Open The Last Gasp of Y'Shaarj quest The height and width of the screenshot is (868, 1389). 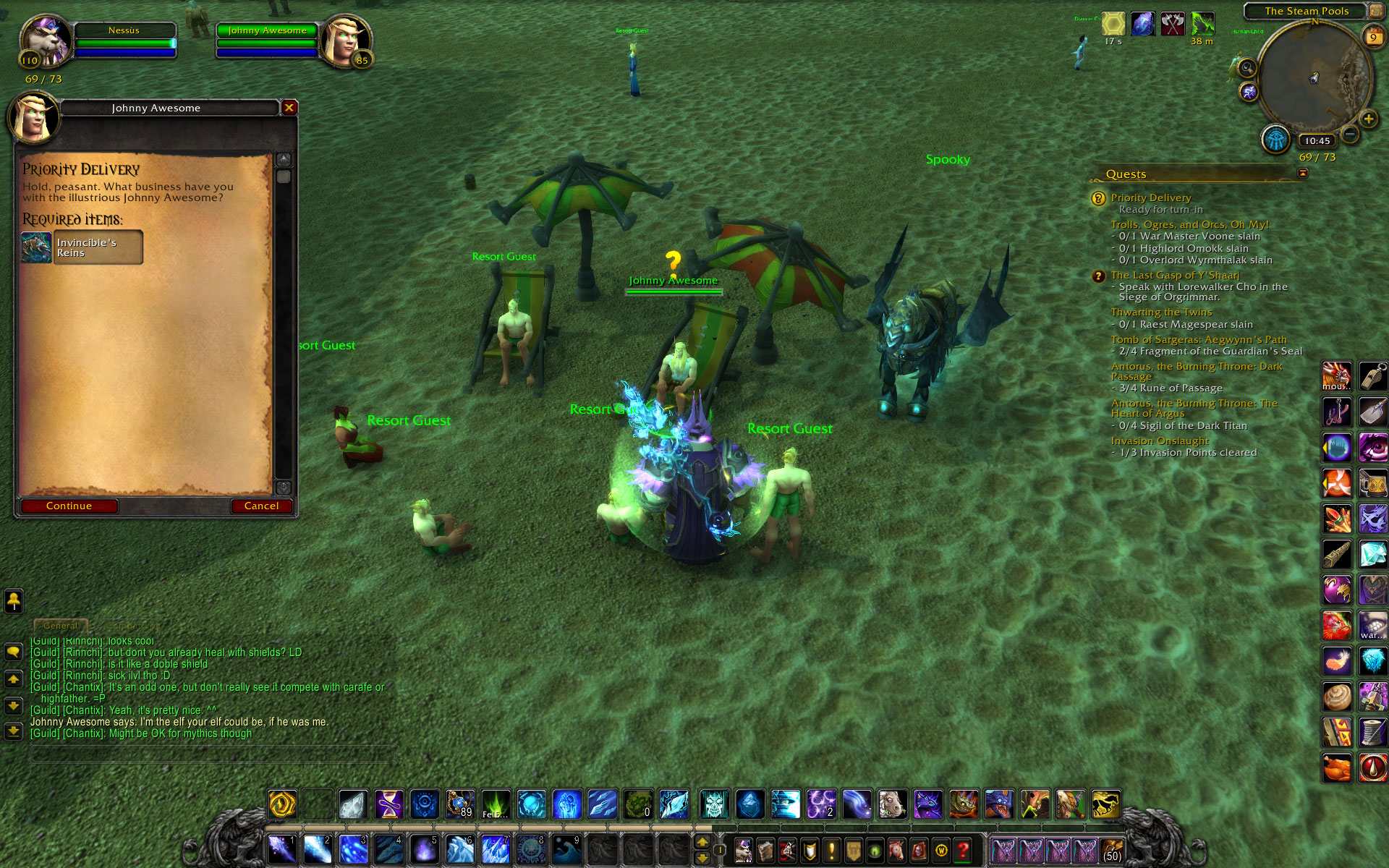pos(1175,275)
